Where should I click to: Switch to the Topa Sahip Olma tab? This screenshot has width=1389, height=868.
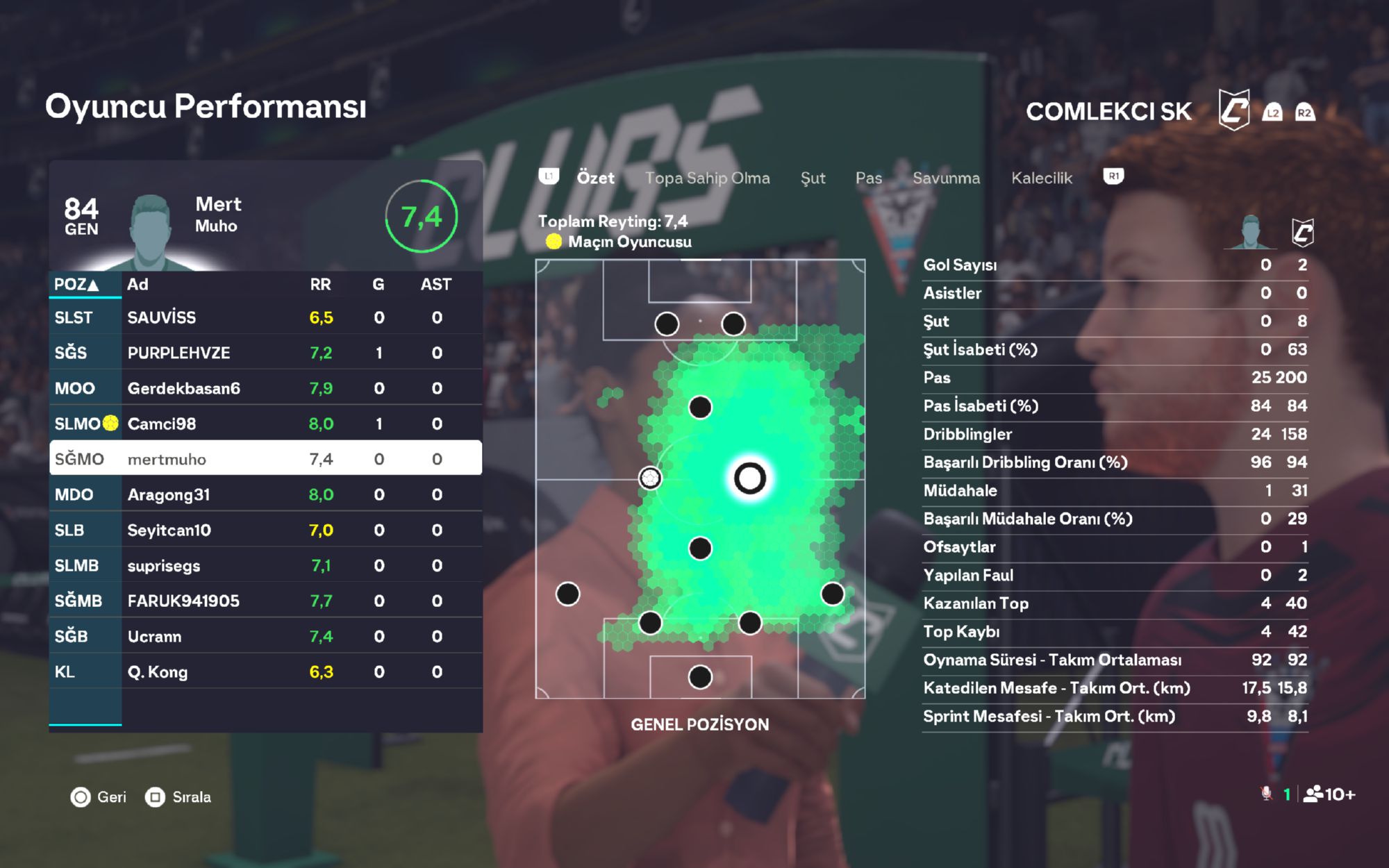tap(707, 178)
